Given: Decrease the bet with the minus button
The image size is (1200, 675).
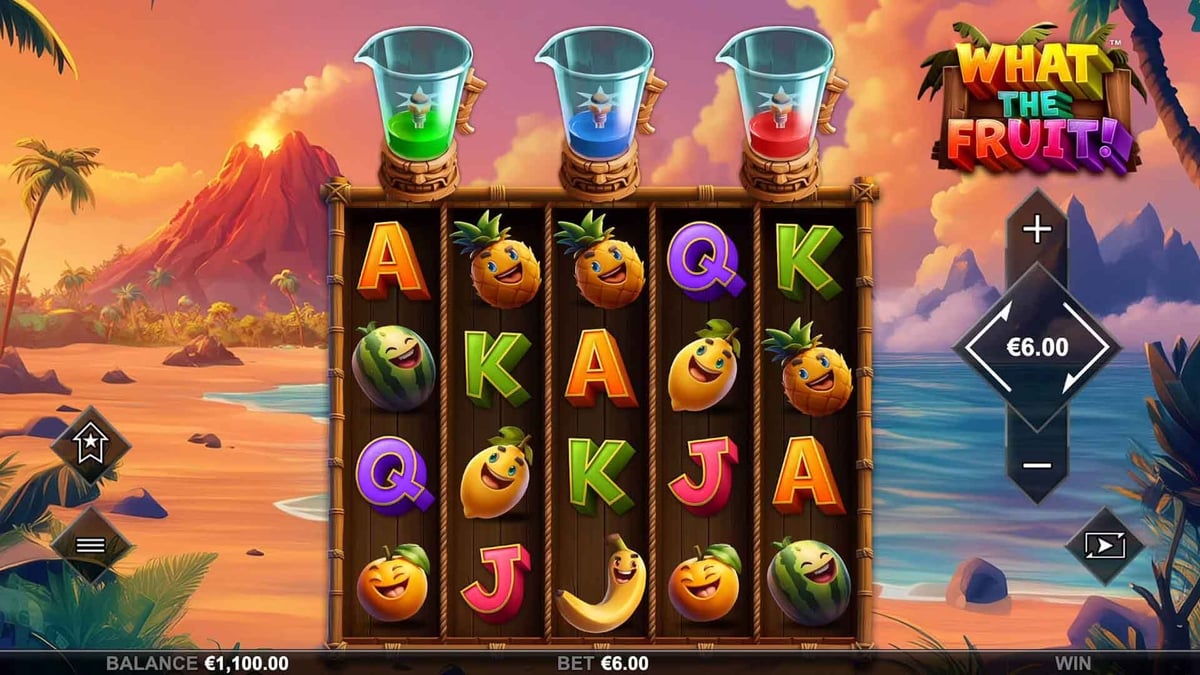Looking at the screenshot, I should 1037,465.
